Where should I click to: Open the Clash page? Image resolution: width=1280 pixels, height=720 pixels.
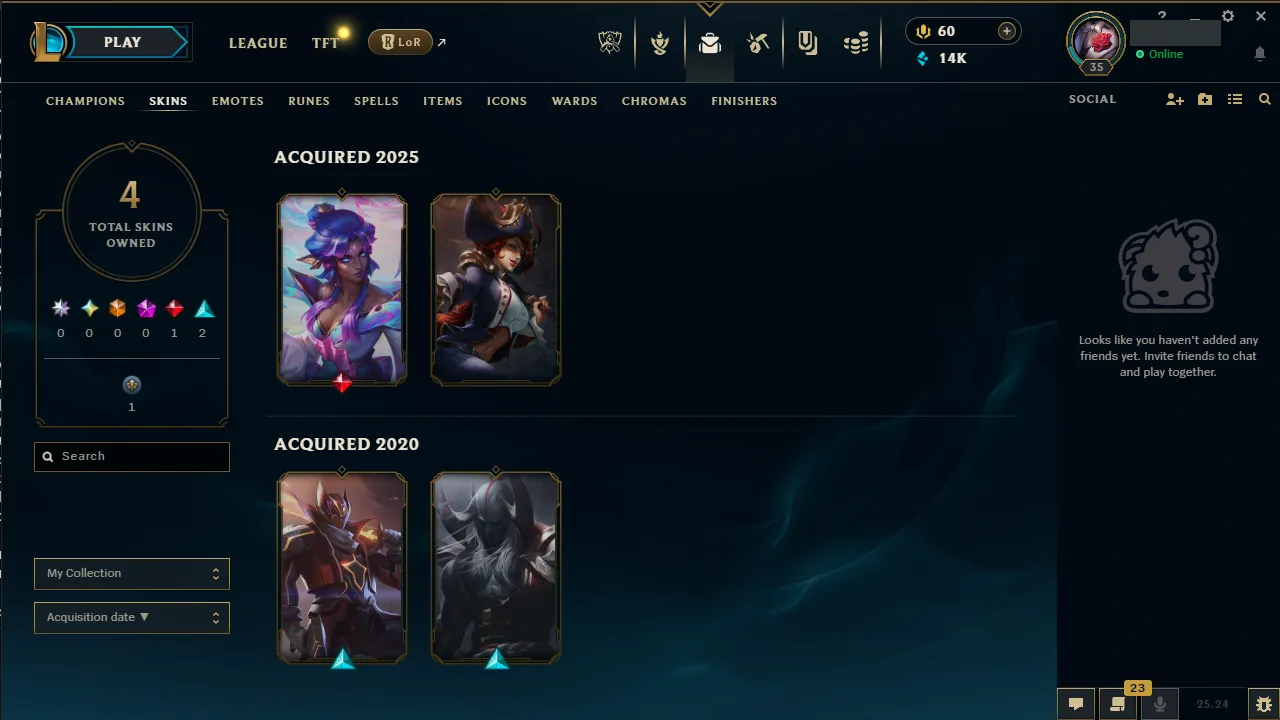[x=660, y=42]
